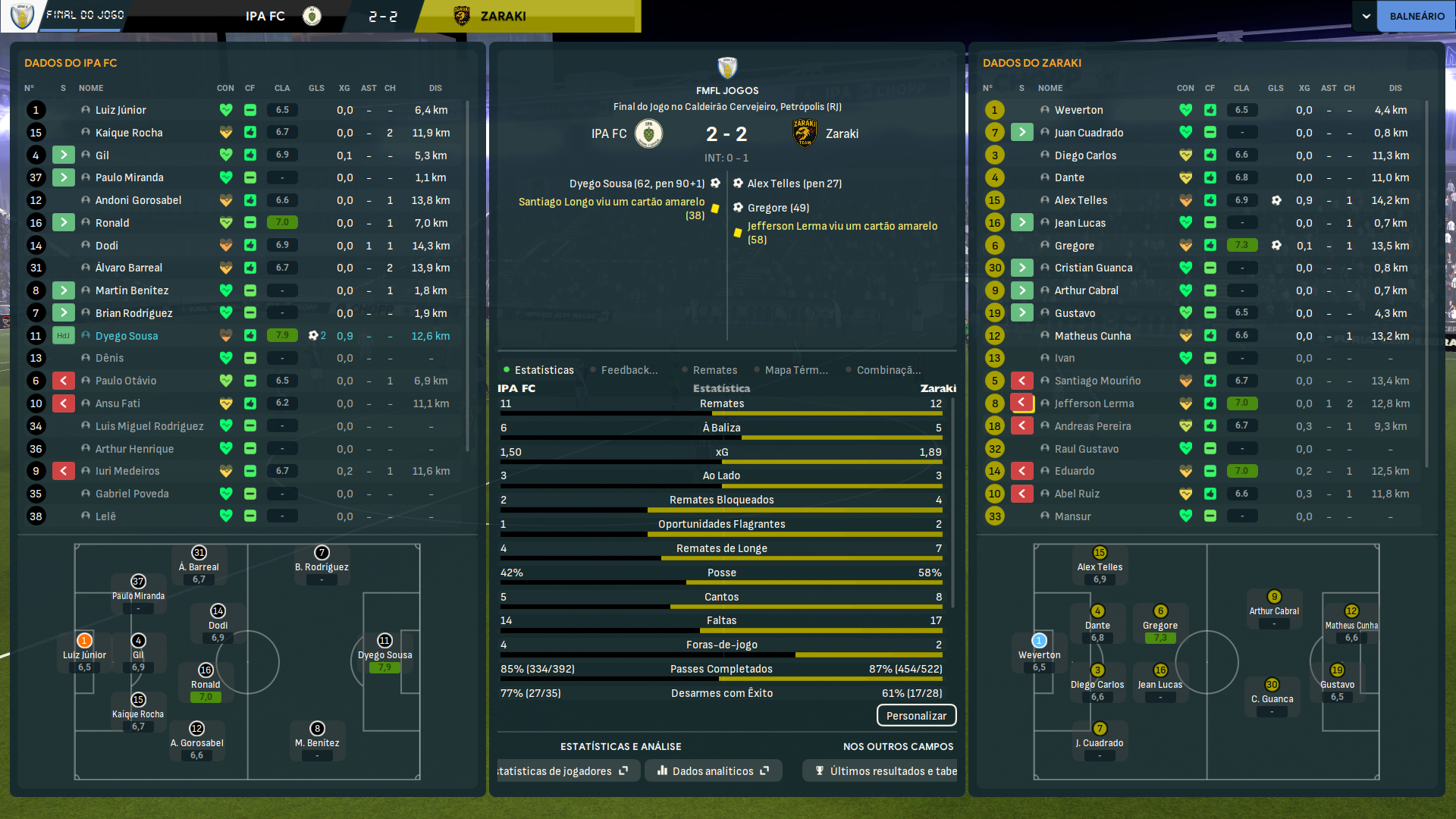Show the Remates tab

(714, 370)
